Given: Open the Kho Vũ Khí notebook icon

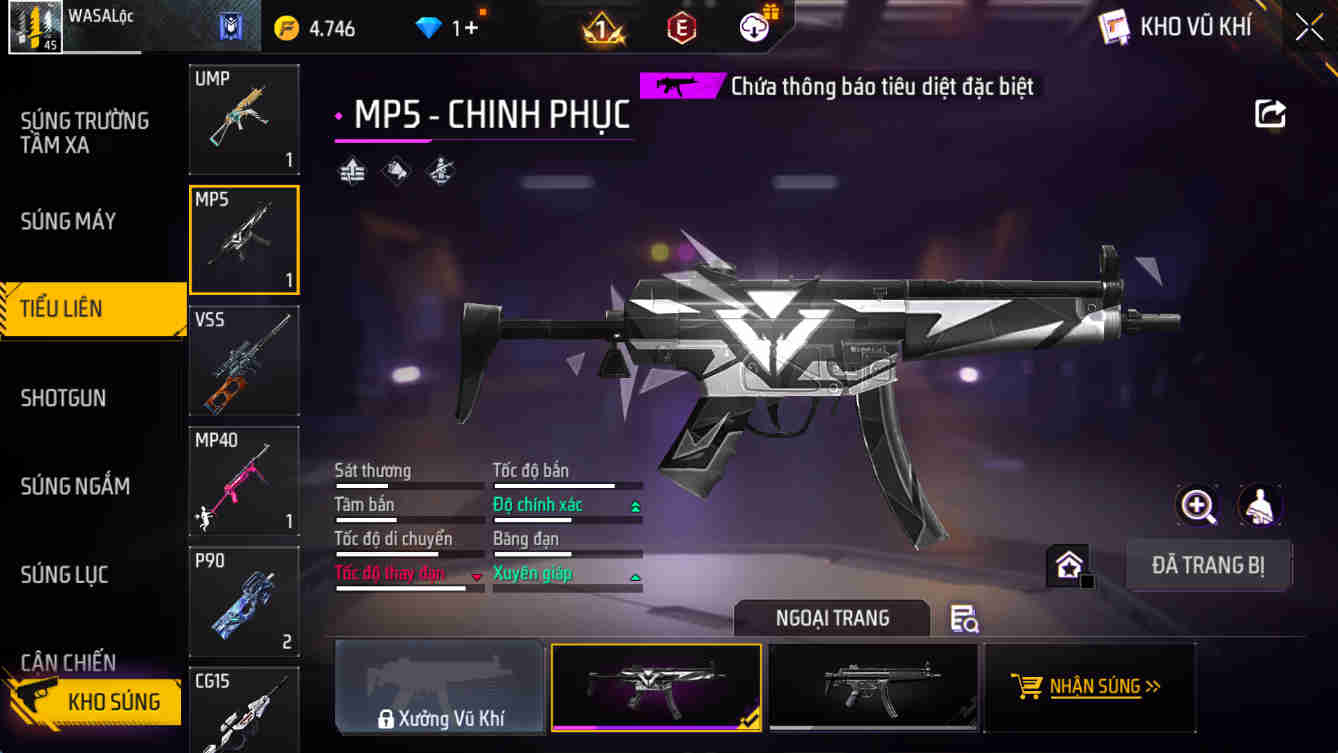Looking at the screenshot, I should (1113, 29).
